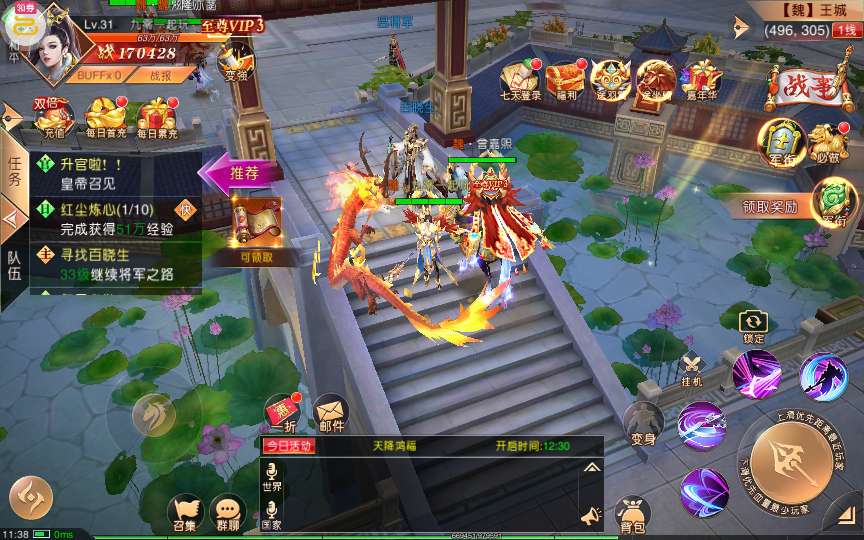Open the 群聊 group chat
864x540 pixels.
click(228, 513)
